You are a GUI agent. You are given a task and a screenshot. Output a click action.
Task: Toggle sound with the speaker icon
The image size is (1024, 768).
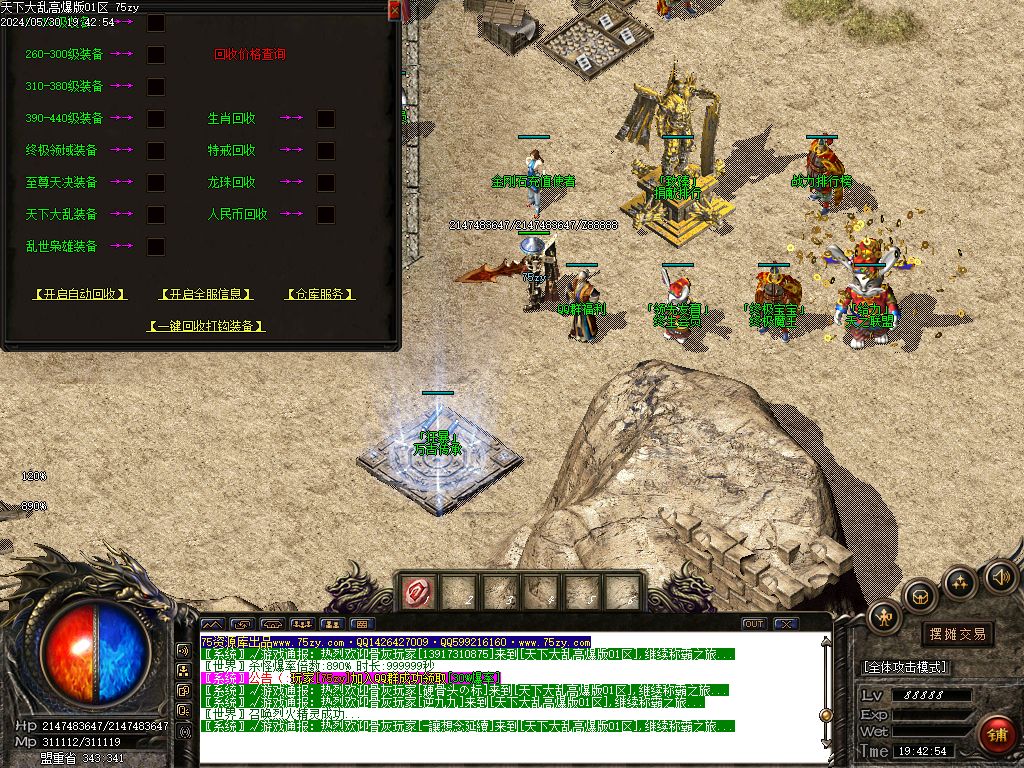coord(1000,576)
